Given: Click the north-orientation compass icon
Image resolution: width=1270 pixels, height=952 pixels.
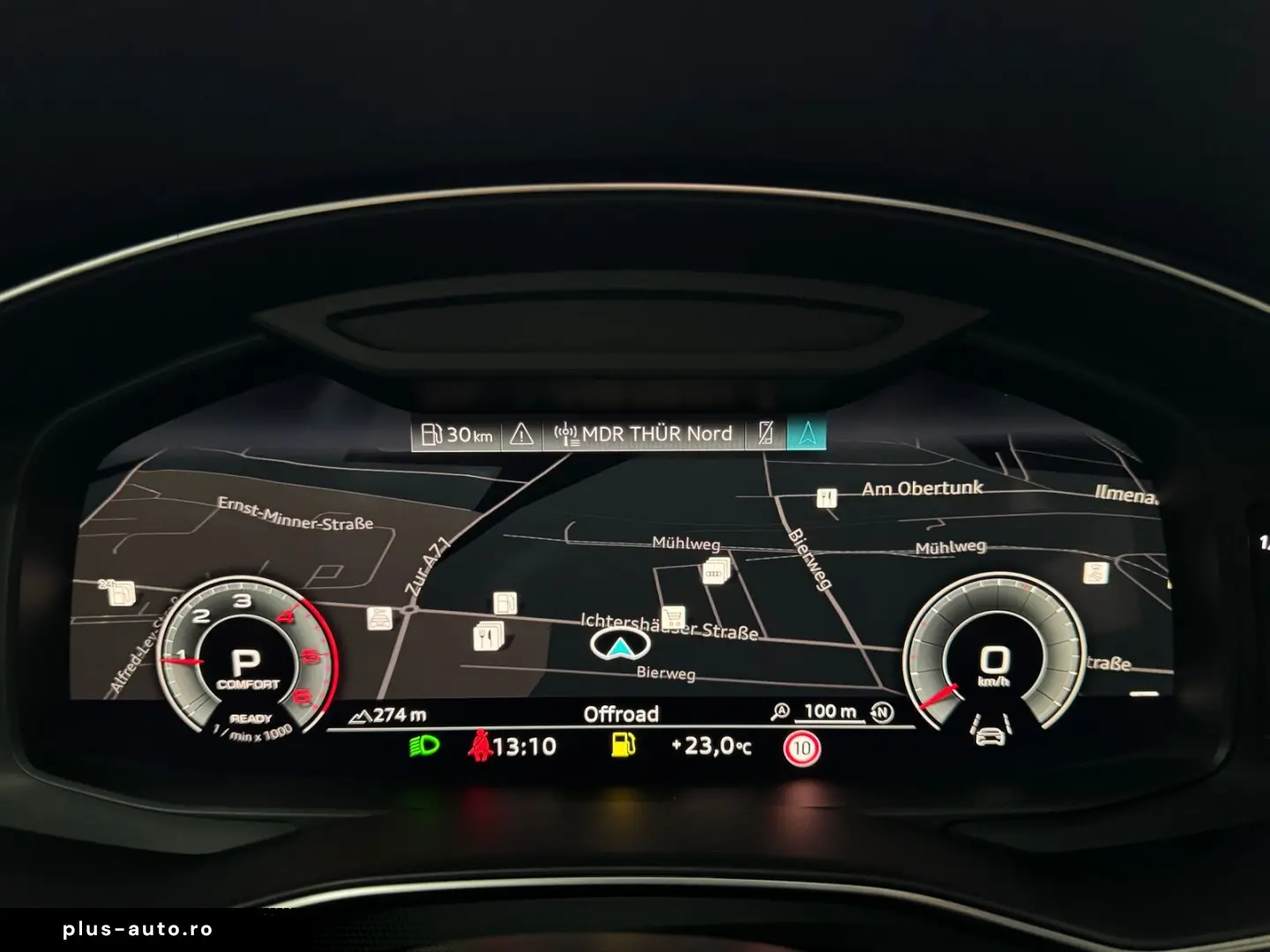Looking at the screenshot, I should [x=881, y=712].
